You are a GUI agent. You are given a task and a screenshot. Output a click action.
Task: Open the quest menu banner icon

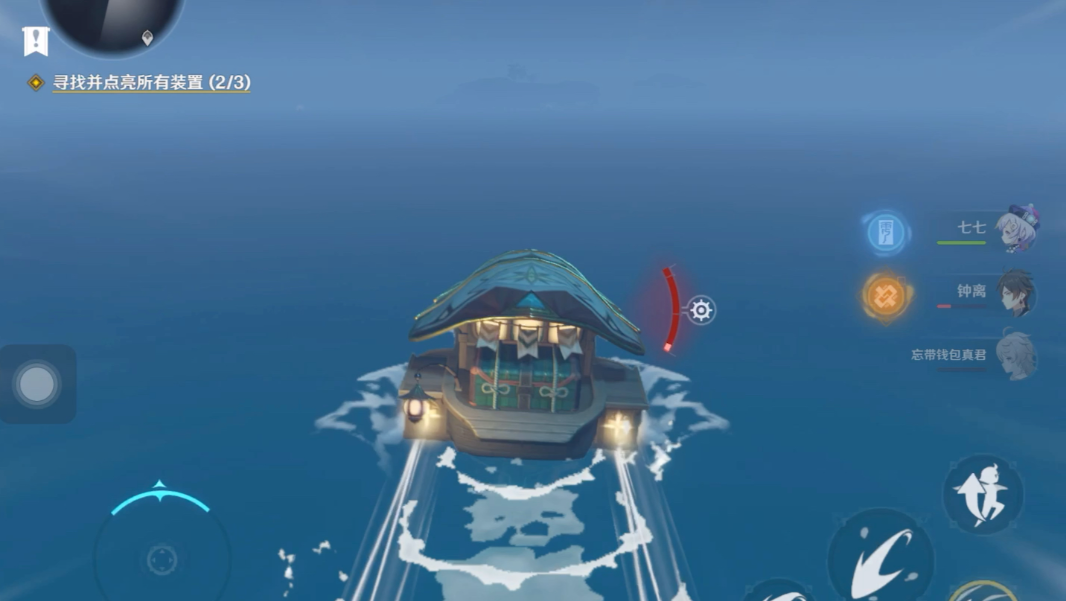coord(36,41)
